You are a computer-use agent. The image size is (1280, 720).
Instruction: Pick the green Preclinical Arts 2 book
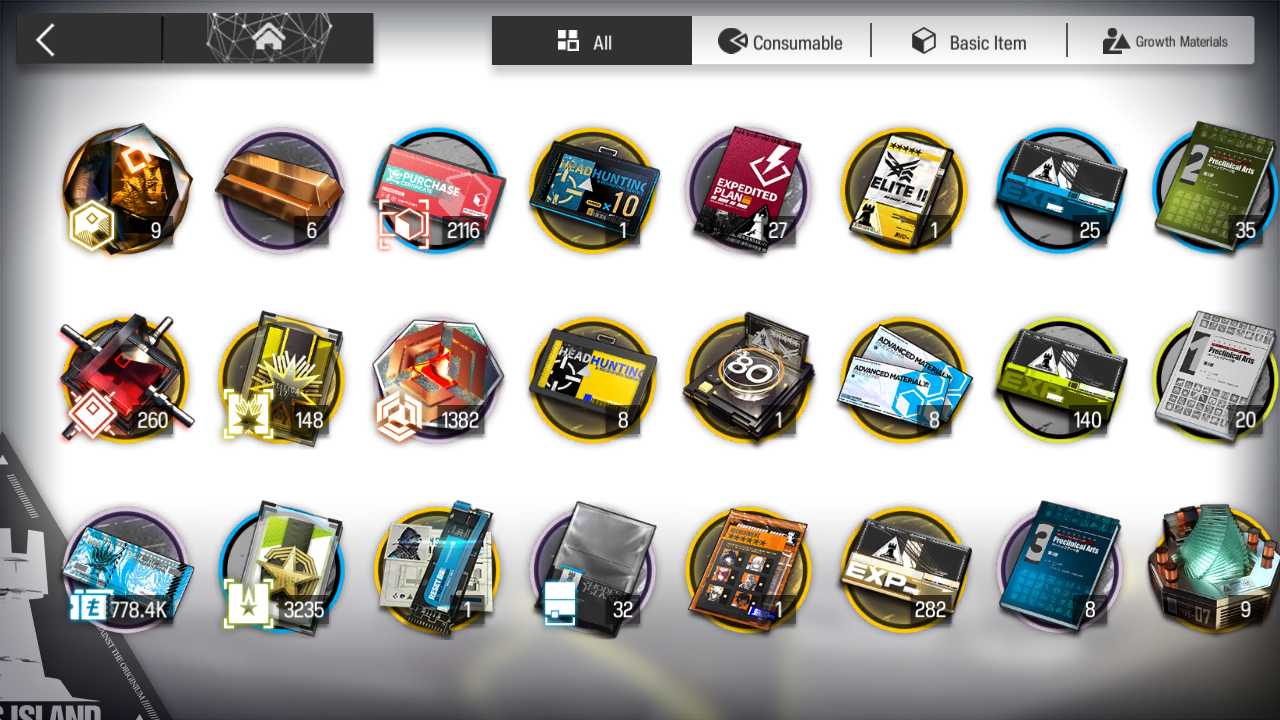[x=1214, y=190]
